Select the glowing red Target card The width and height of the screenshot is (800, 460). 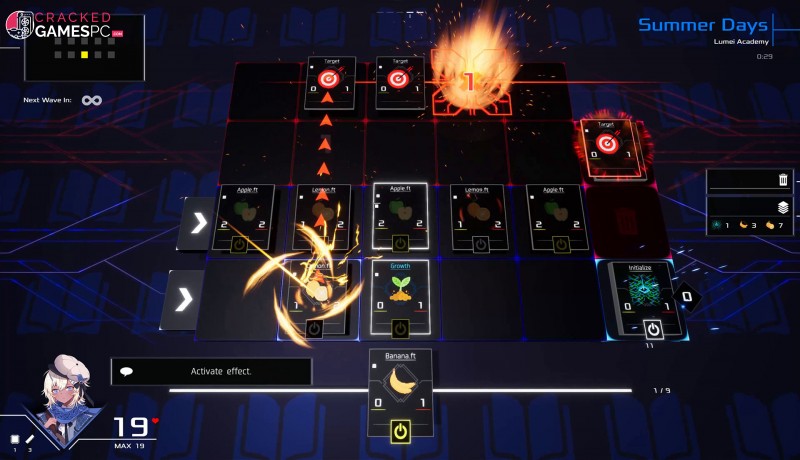pos(606,146)
